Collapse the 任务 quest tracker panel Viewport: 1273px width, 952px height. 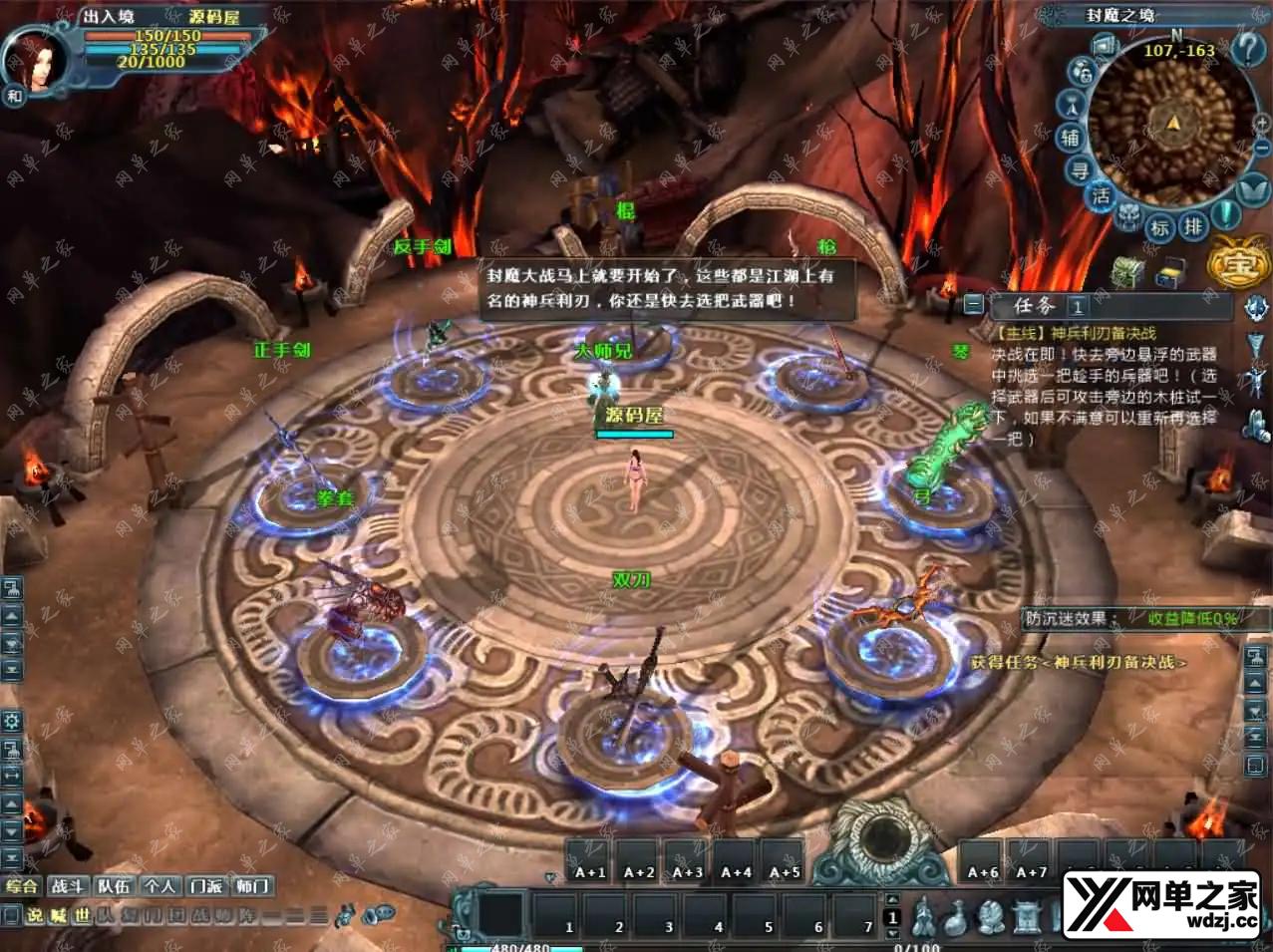[x=974, y=305]
